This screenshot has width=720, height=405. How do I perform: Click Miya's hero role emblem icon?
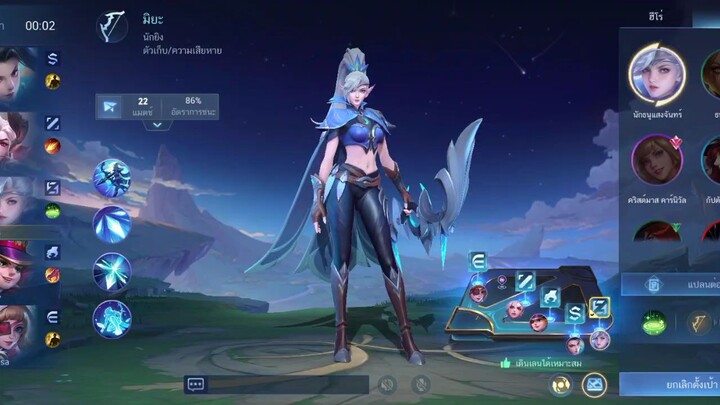112,25
